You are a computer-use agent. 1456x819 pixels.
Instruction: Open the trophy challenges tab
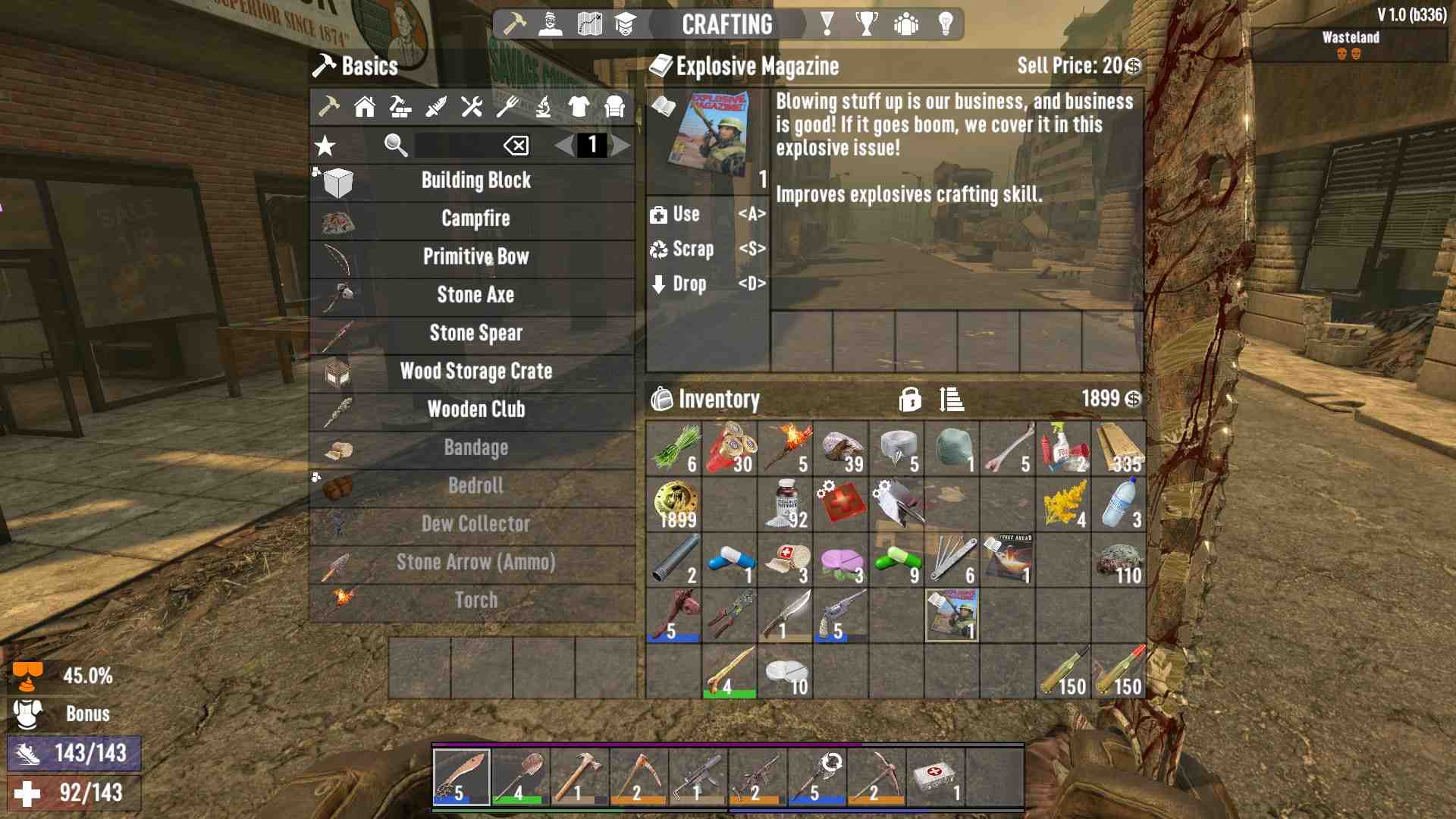point(867,24)
